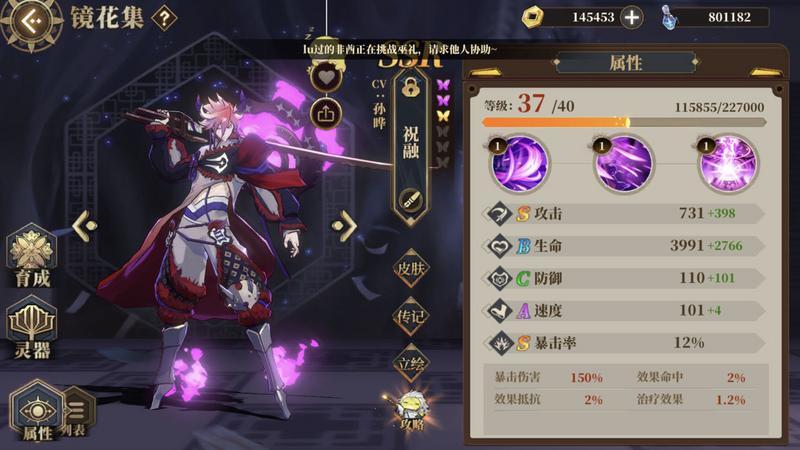The height and width of the screenshot is (450, 800).
Task: Switch to the next character with the right arrow
Action: (345, 226)
